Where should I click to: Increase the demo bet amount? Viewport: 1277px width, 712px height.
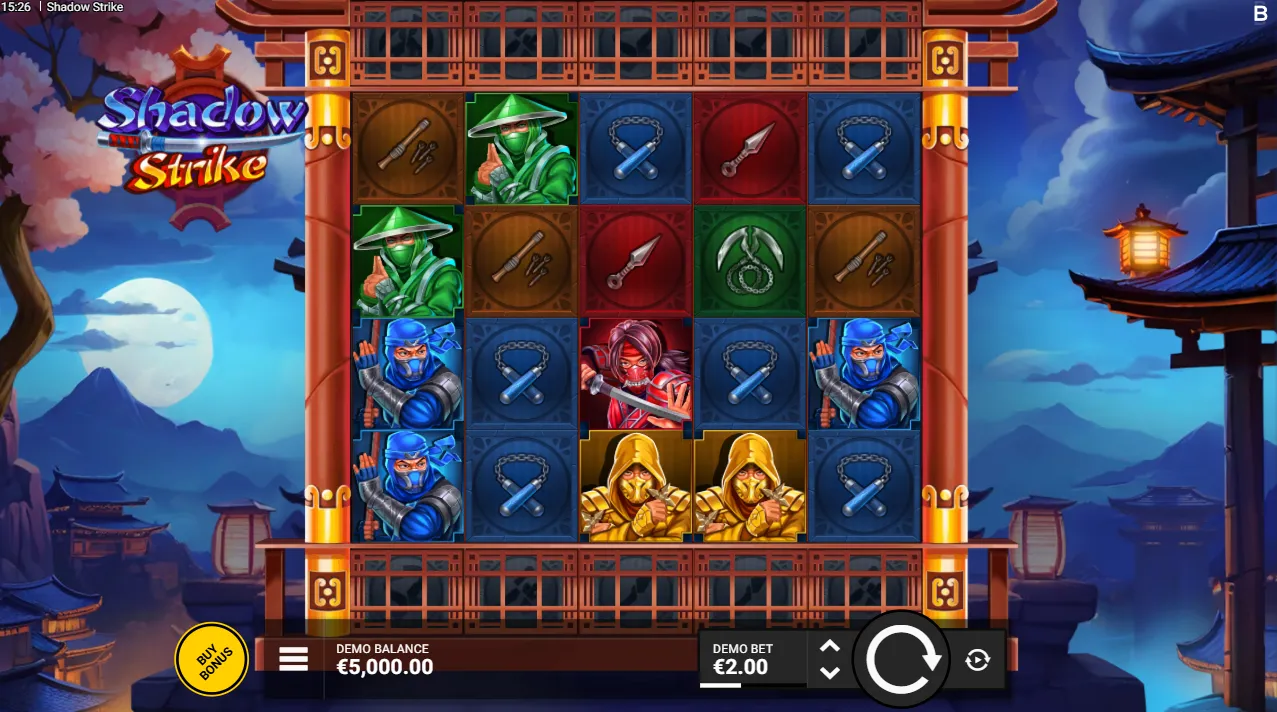(x=829, y=646)
